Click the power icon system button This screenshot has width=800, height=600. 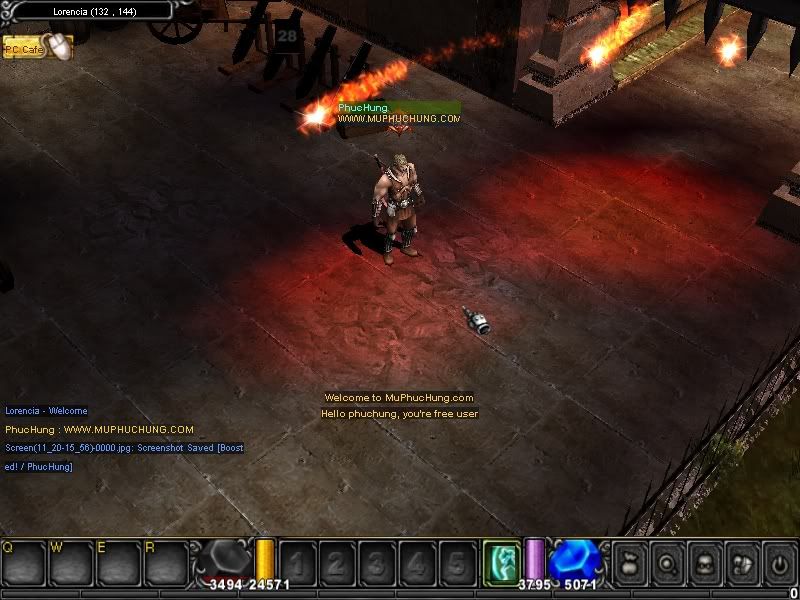click(x=779, y=561)
